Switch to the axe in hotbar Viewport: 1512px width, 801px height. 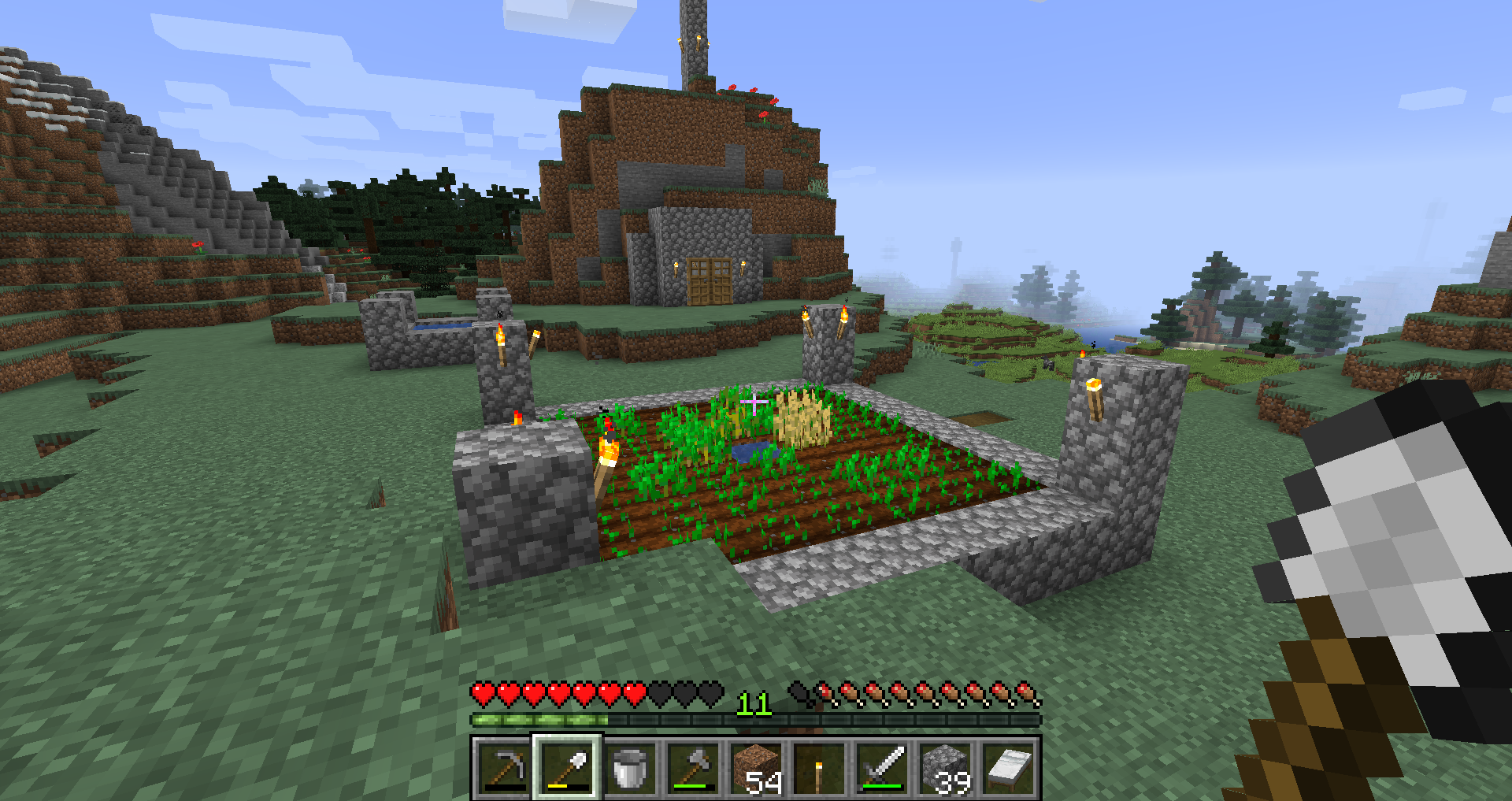coord(693,767)
